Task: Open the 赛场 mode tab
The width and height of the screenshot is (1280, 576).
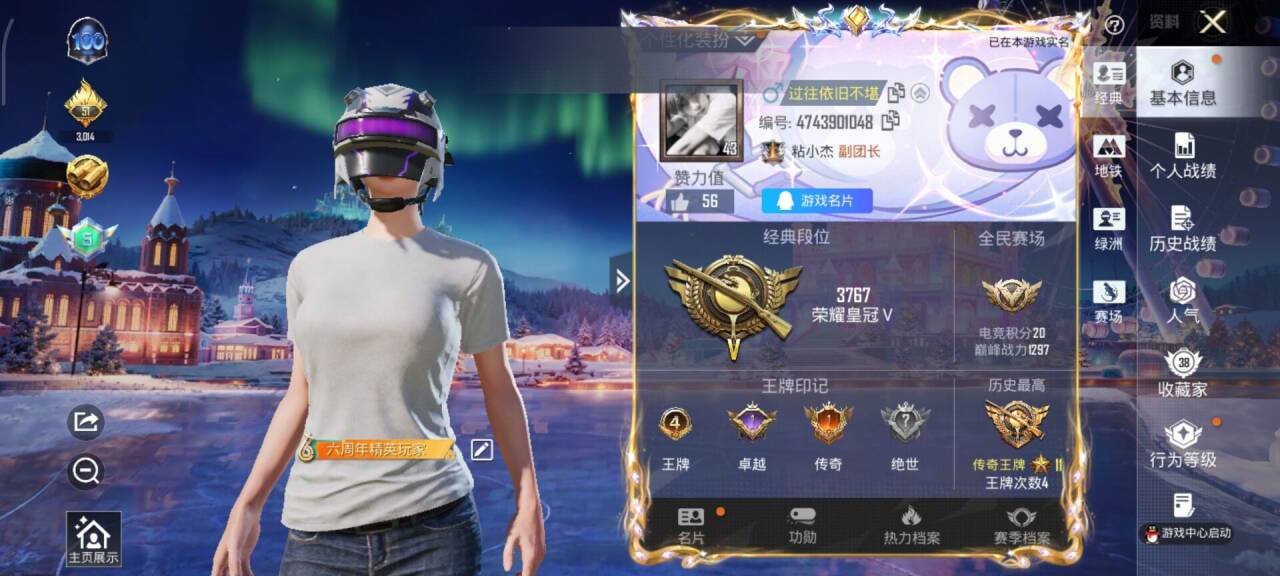Action: [1108, 302]
